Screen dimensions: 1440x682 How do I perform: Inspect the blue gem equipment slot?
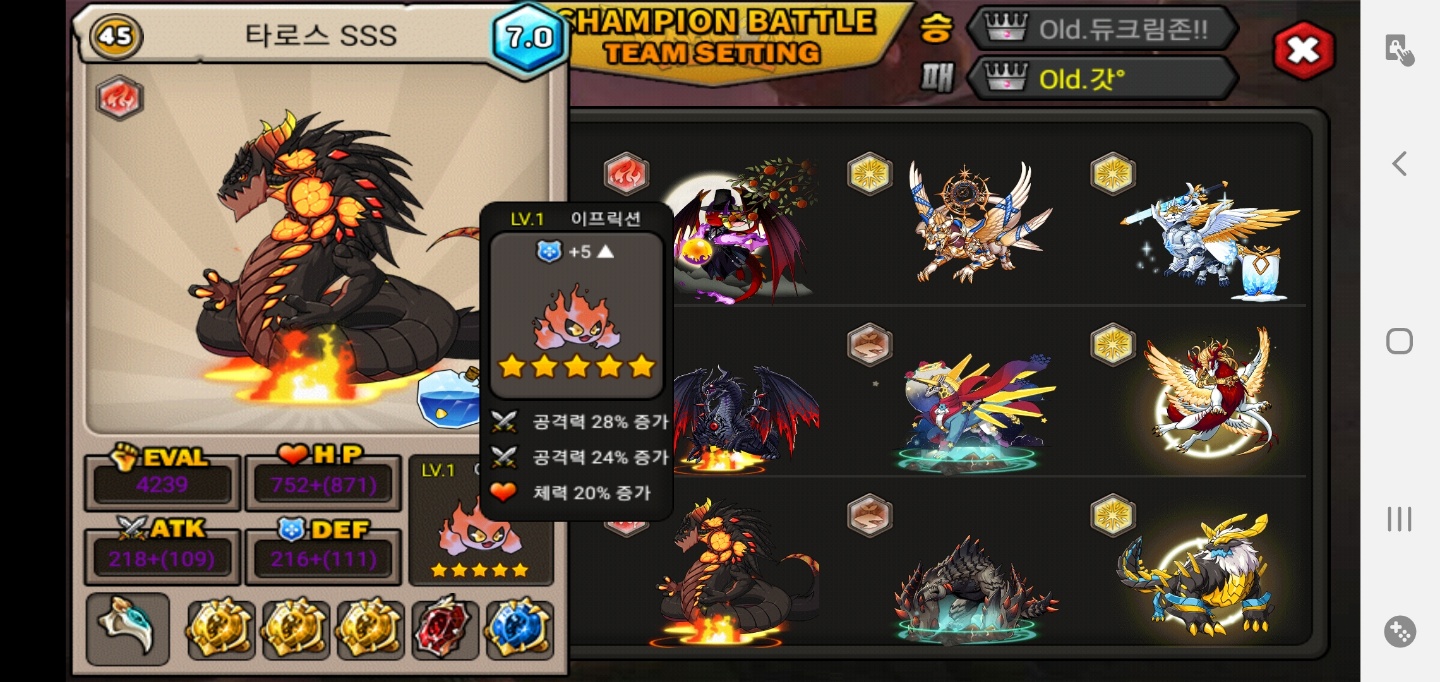point(519,629)
